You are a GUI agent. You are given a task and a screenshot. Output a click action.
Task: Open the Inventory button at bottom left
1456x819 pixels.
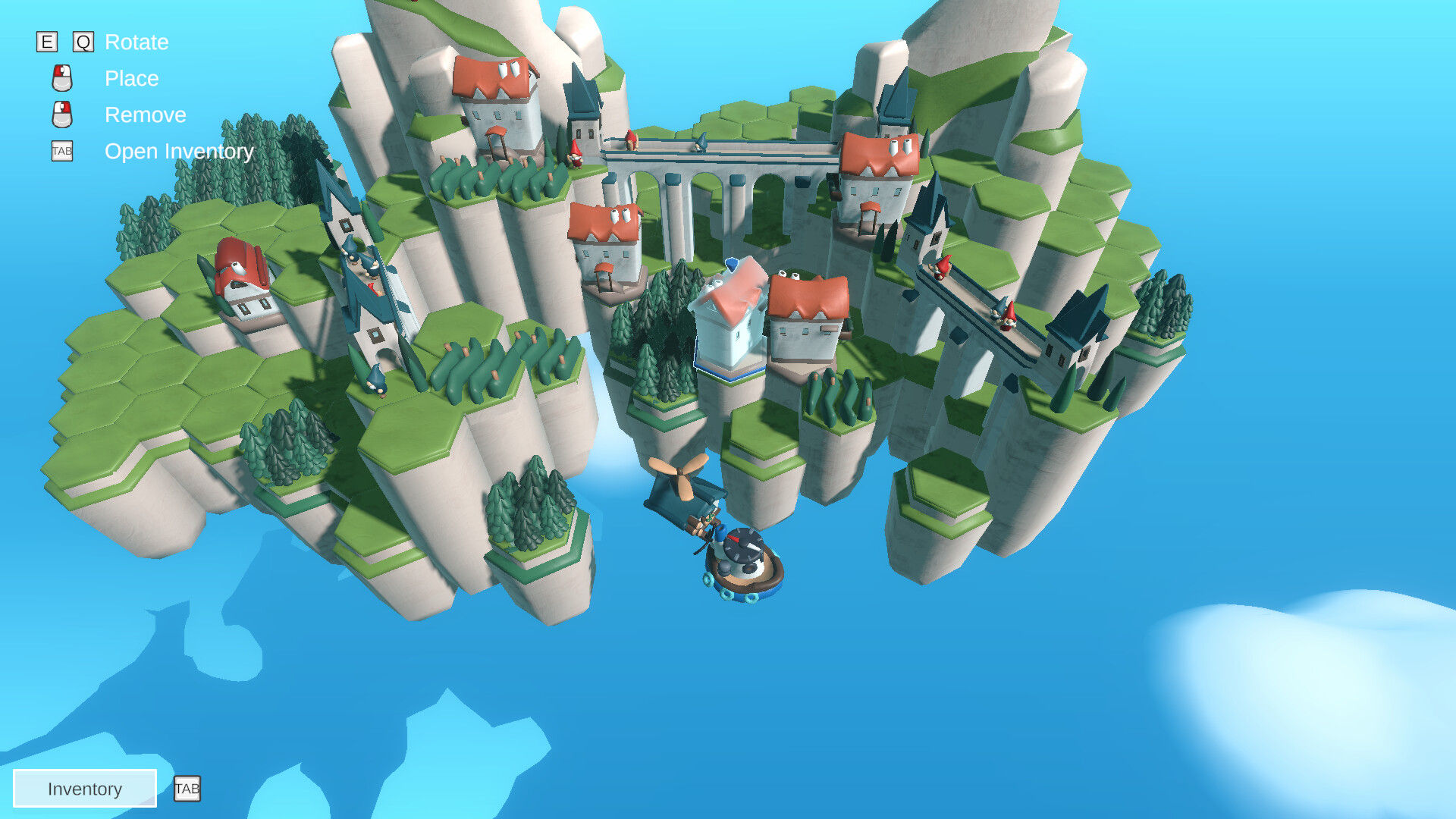pos(84,789)
